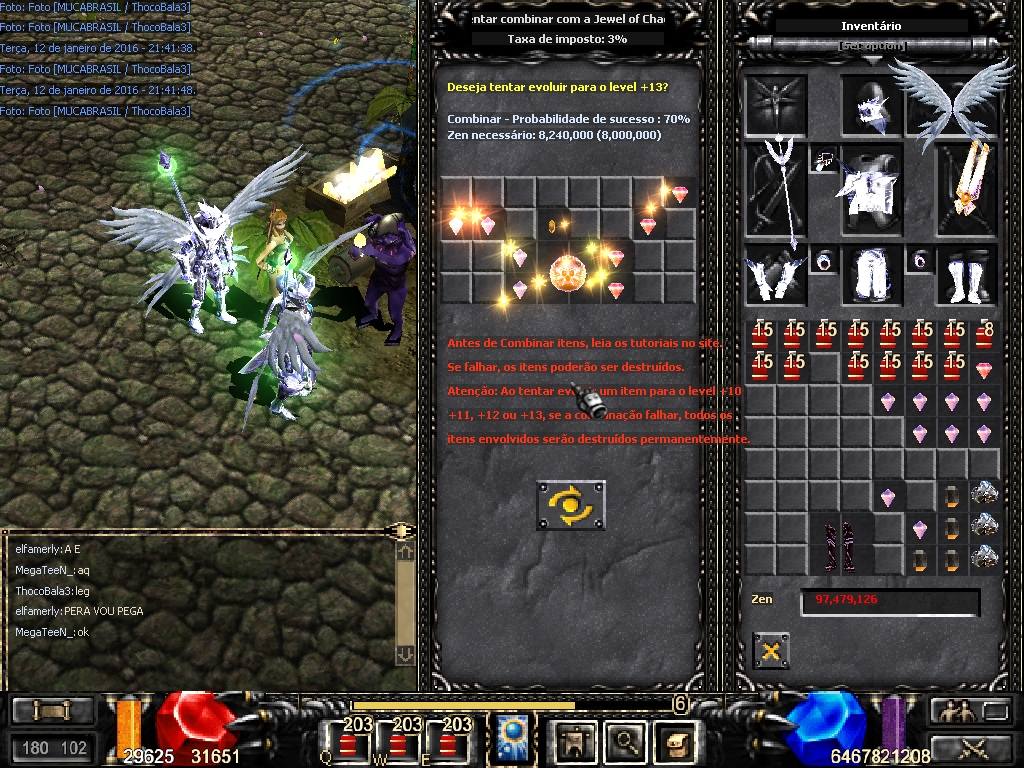This screenshot has width=1024, height=768.
Task: Select the glowing orange orb in the mix grid
Action: coord(567,271)
